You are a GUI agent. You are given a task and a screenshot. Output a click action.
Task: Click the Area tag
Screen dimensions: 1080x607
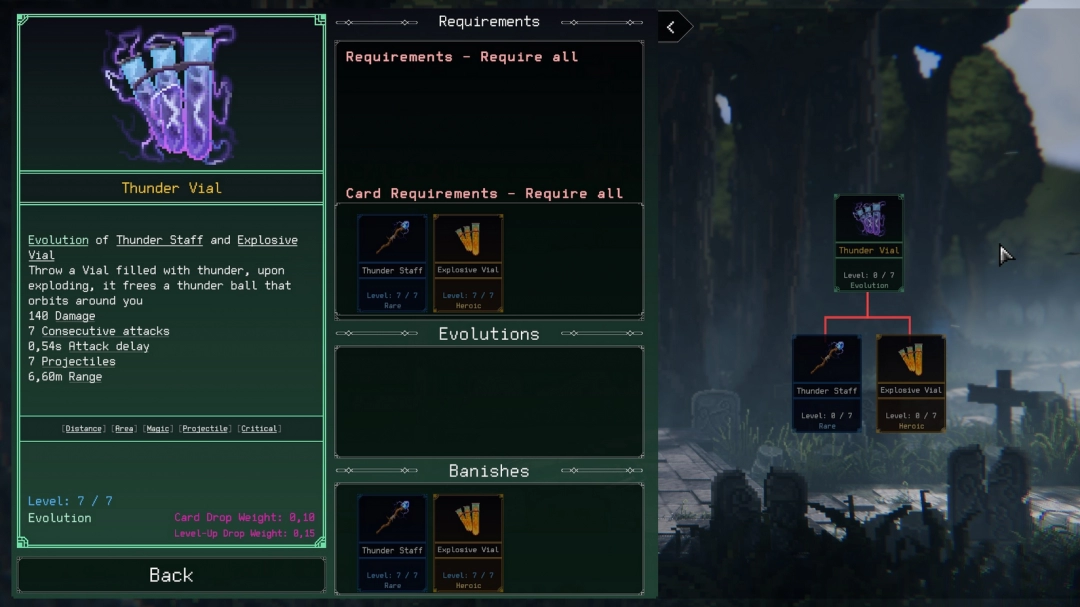[x=123, y=429]
